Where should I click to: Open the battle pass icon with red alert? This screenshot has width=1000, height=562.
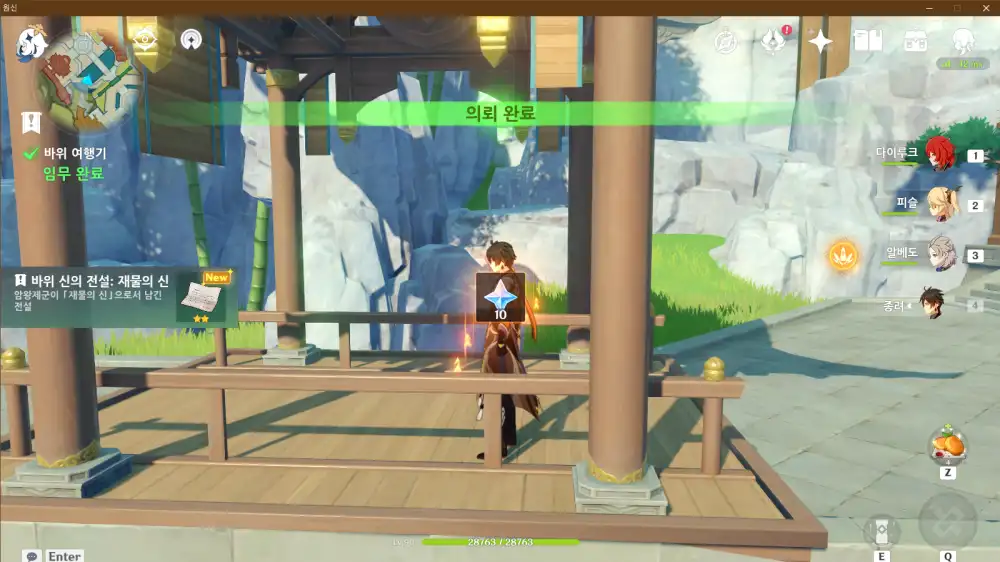point(773,41)
